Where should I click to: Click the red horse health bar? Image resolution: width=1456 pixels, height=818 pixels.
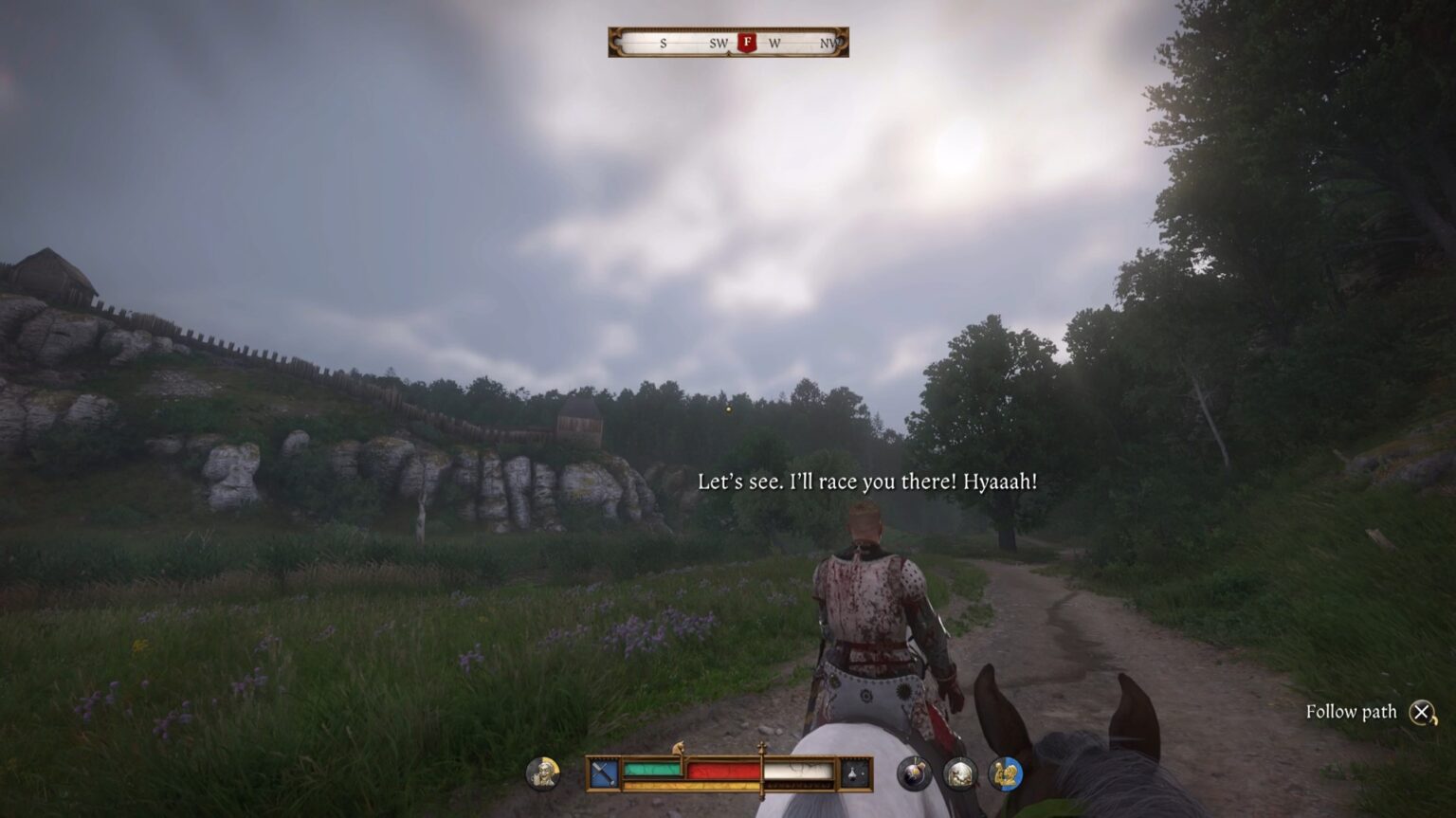pyautogui.click(x=721, y=769)
